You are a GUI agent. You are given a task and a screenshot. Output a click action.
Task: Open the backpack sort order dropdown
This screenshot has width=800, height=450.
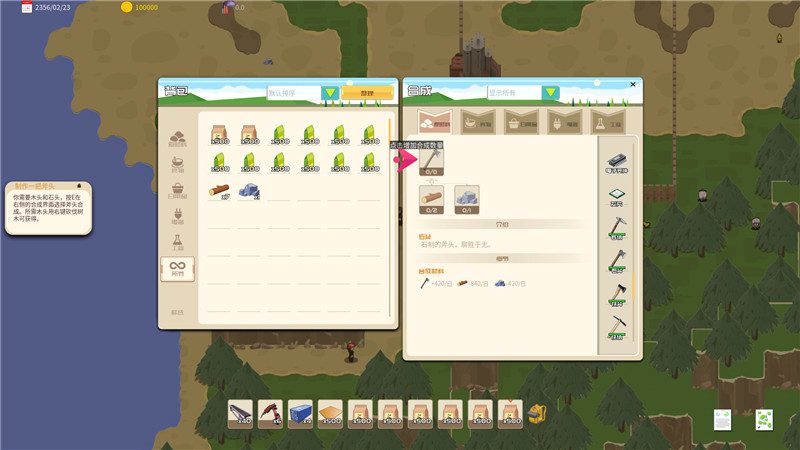330,93
